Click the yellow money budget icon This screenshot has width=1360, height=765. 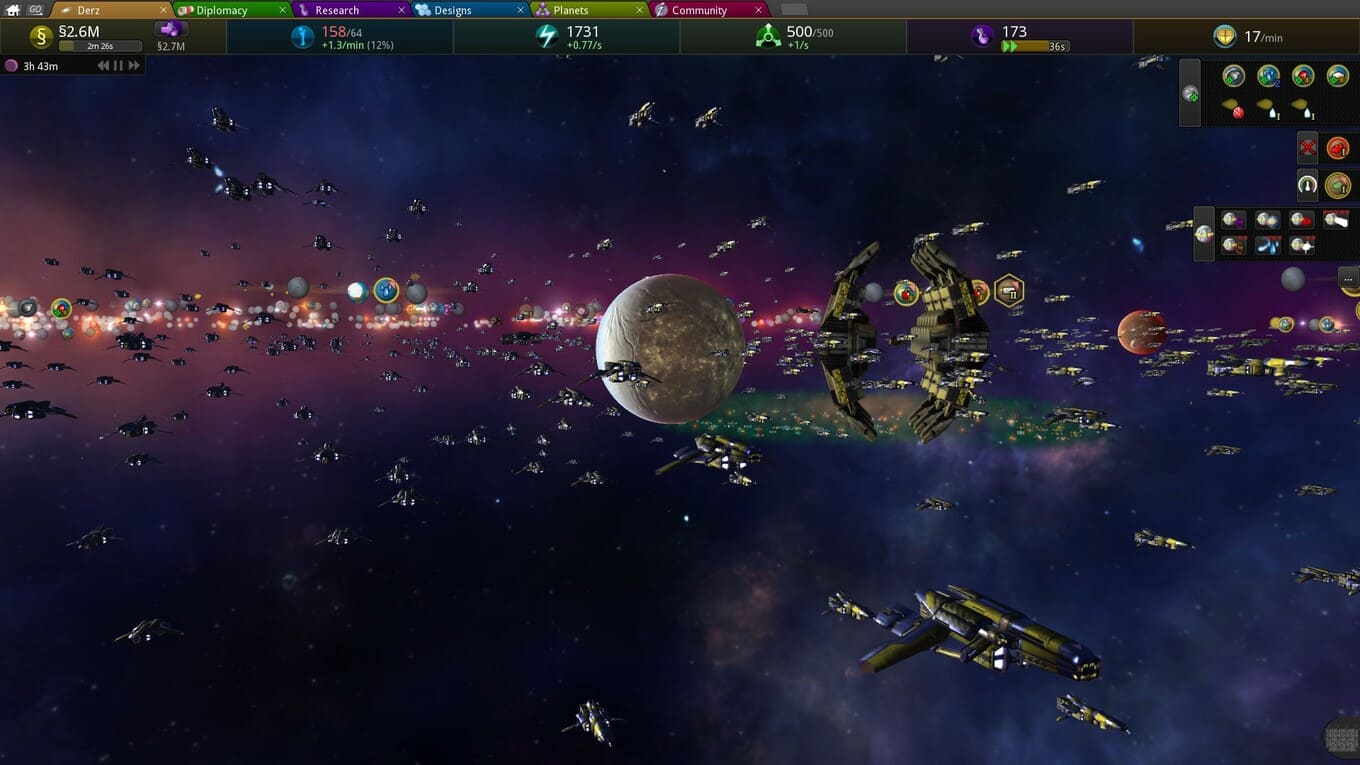click(x=41, y=37)
